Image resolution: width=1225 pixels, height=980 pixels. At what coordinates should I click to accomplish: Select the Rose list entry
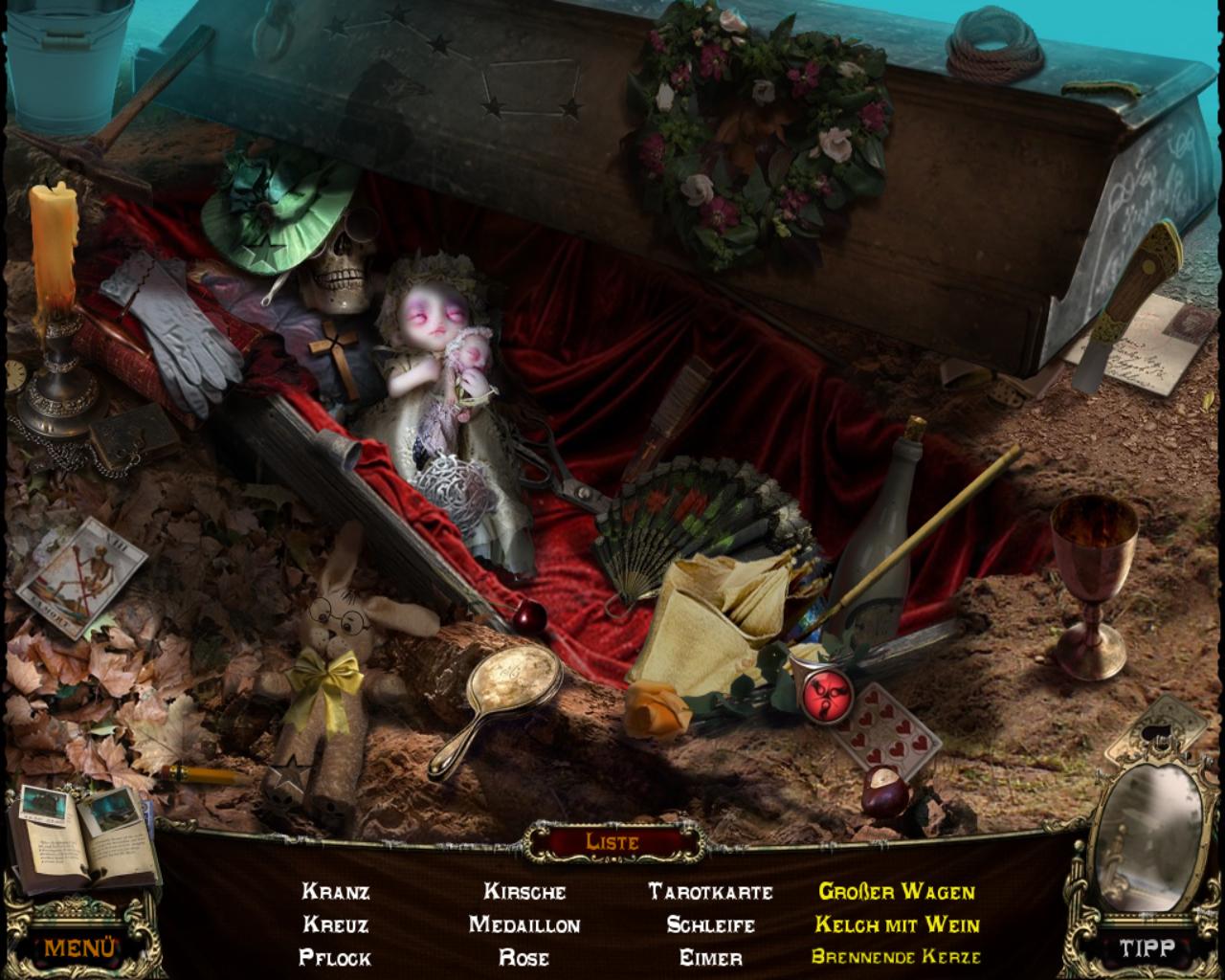click(524, 957)
